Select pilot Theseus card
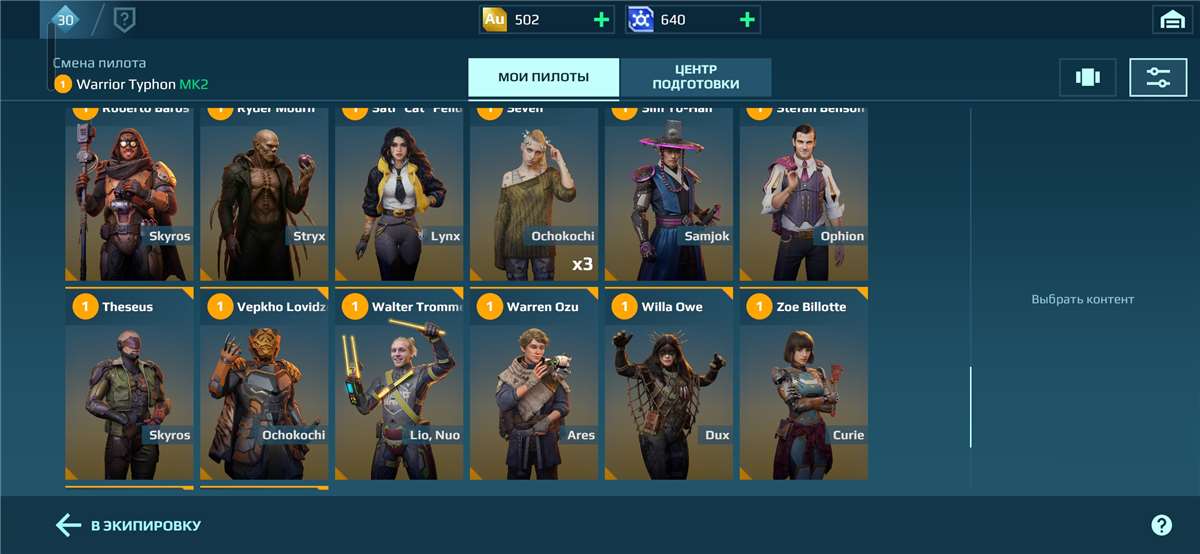Screen dimensions: 1200x554 (129, 385)
